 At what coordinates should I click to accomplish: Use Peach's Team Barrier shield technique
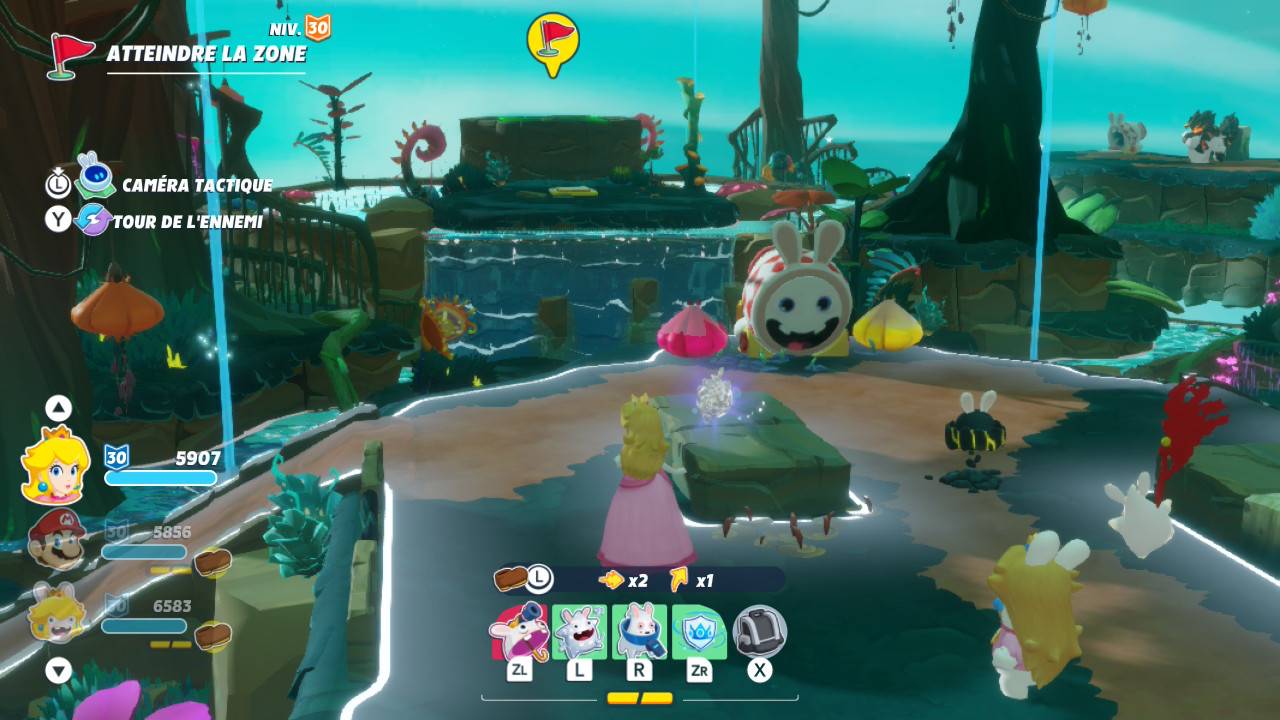point(699,632)
